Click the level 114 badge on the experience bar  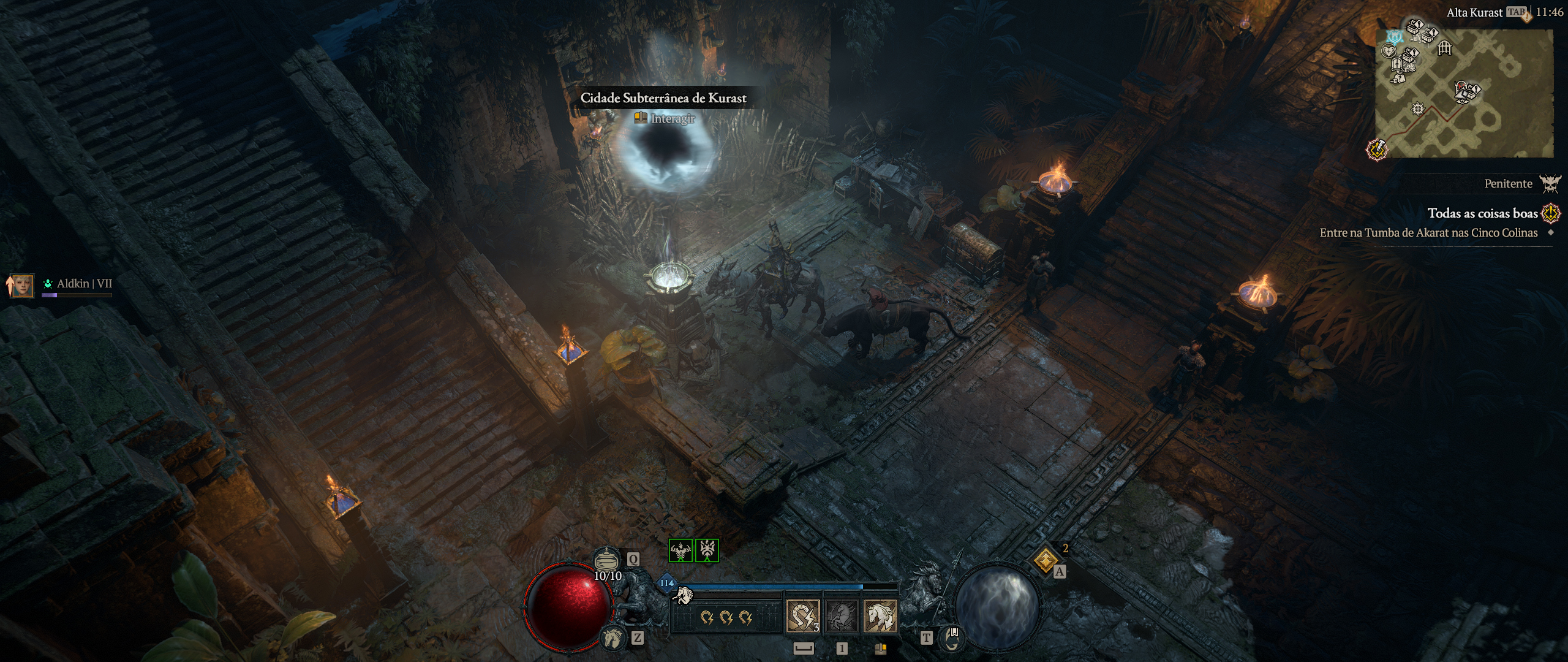coord(666,583)
